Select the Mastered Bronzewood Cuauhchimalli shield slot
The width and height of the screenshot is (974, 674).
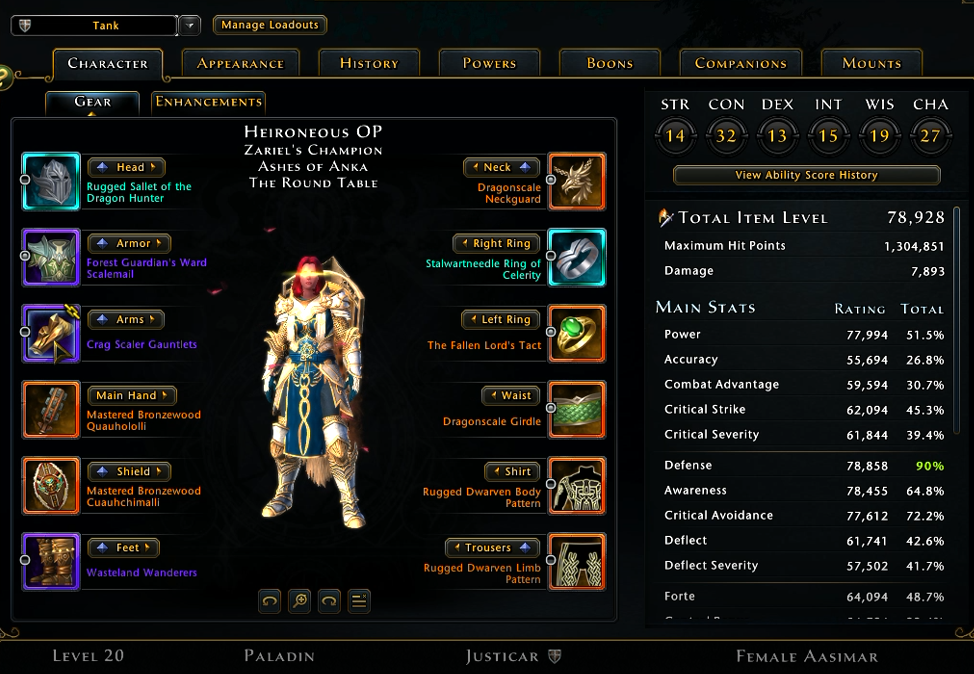pyautogui.click(x=51, y=485)
